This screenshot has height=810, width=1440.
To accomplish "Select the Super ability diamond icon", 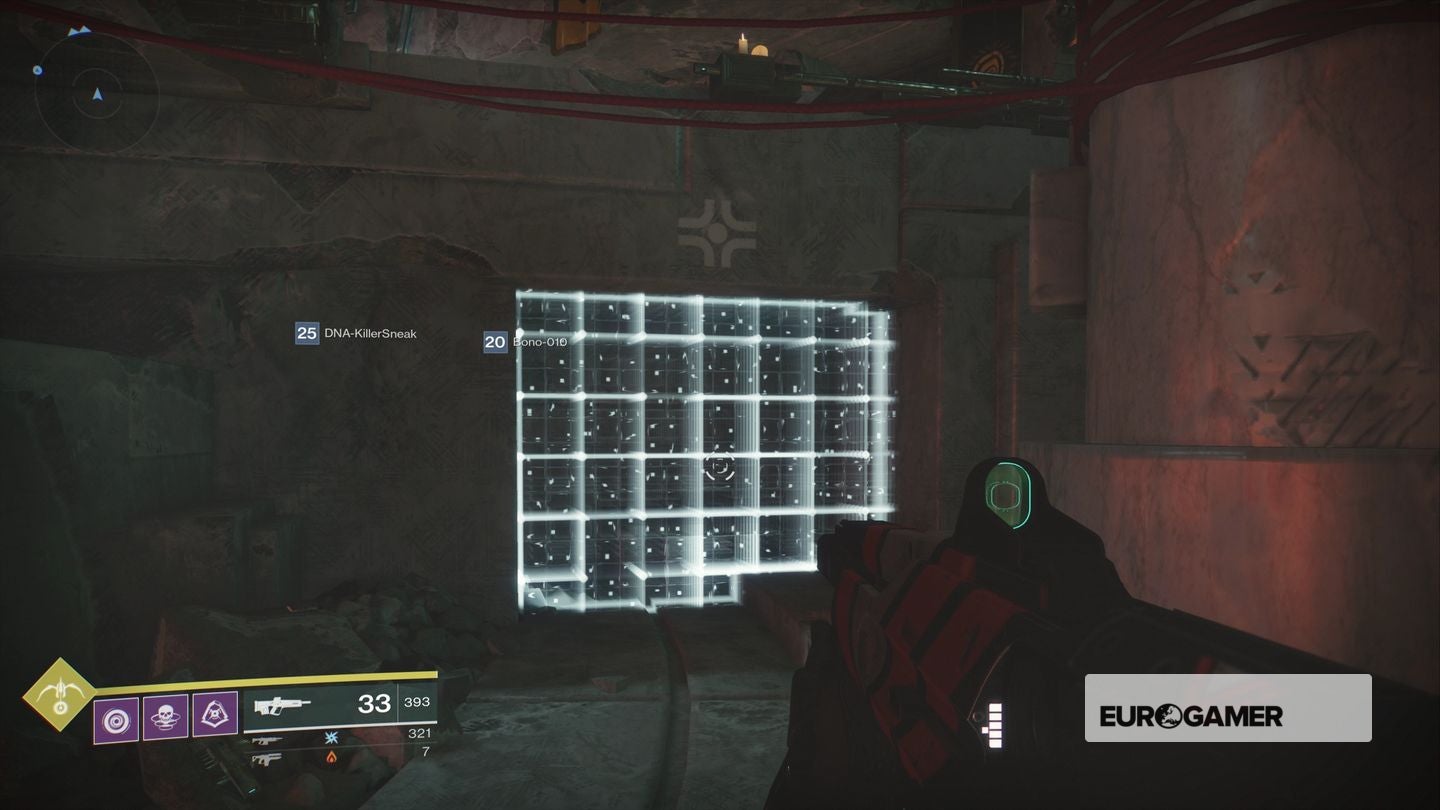I will [59, 695].
